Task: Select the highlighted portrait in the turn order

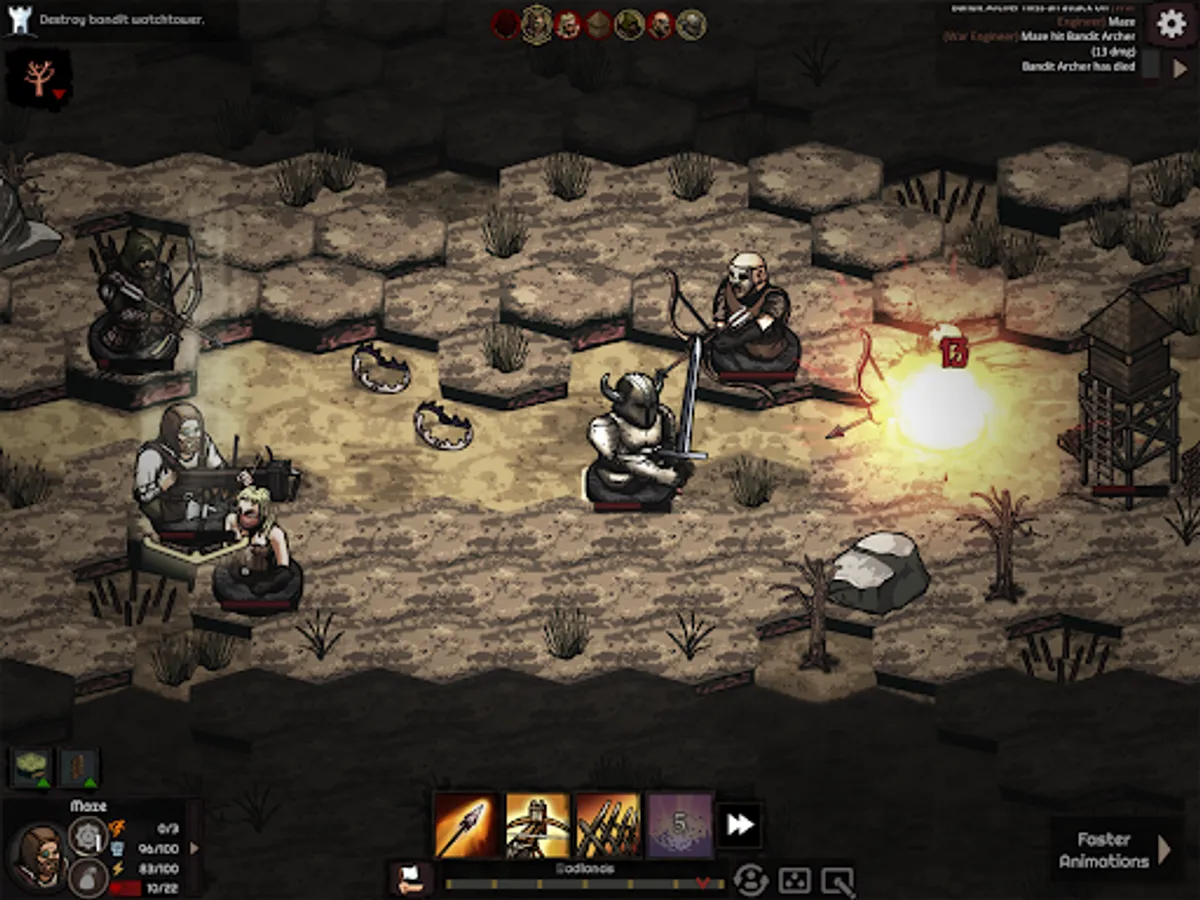Action: click(x=537, y=24)
